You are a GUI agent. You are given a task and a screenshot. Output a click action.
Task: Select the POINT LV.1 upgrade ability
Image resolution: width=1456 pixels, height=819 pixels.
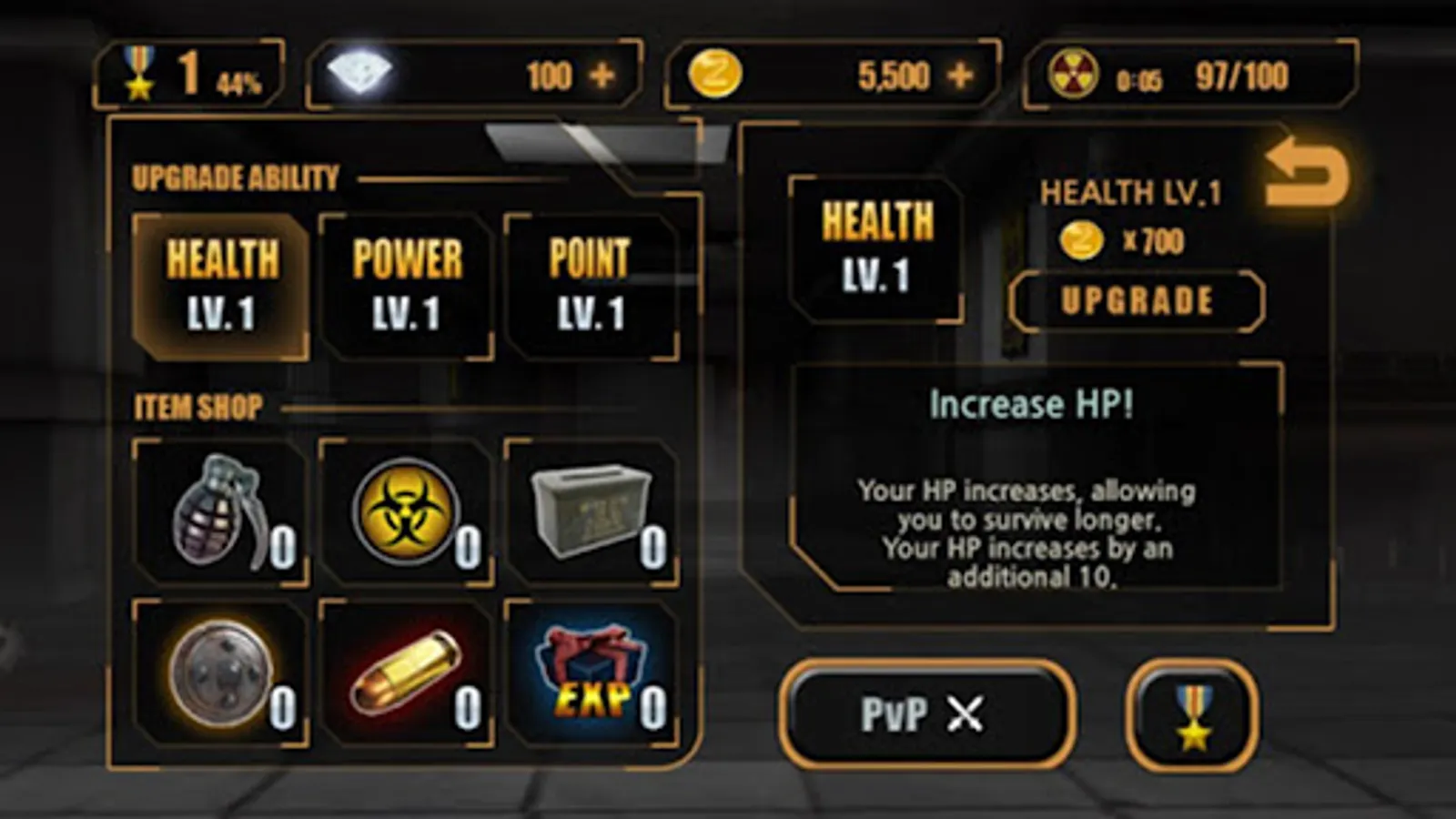(591, 282)
